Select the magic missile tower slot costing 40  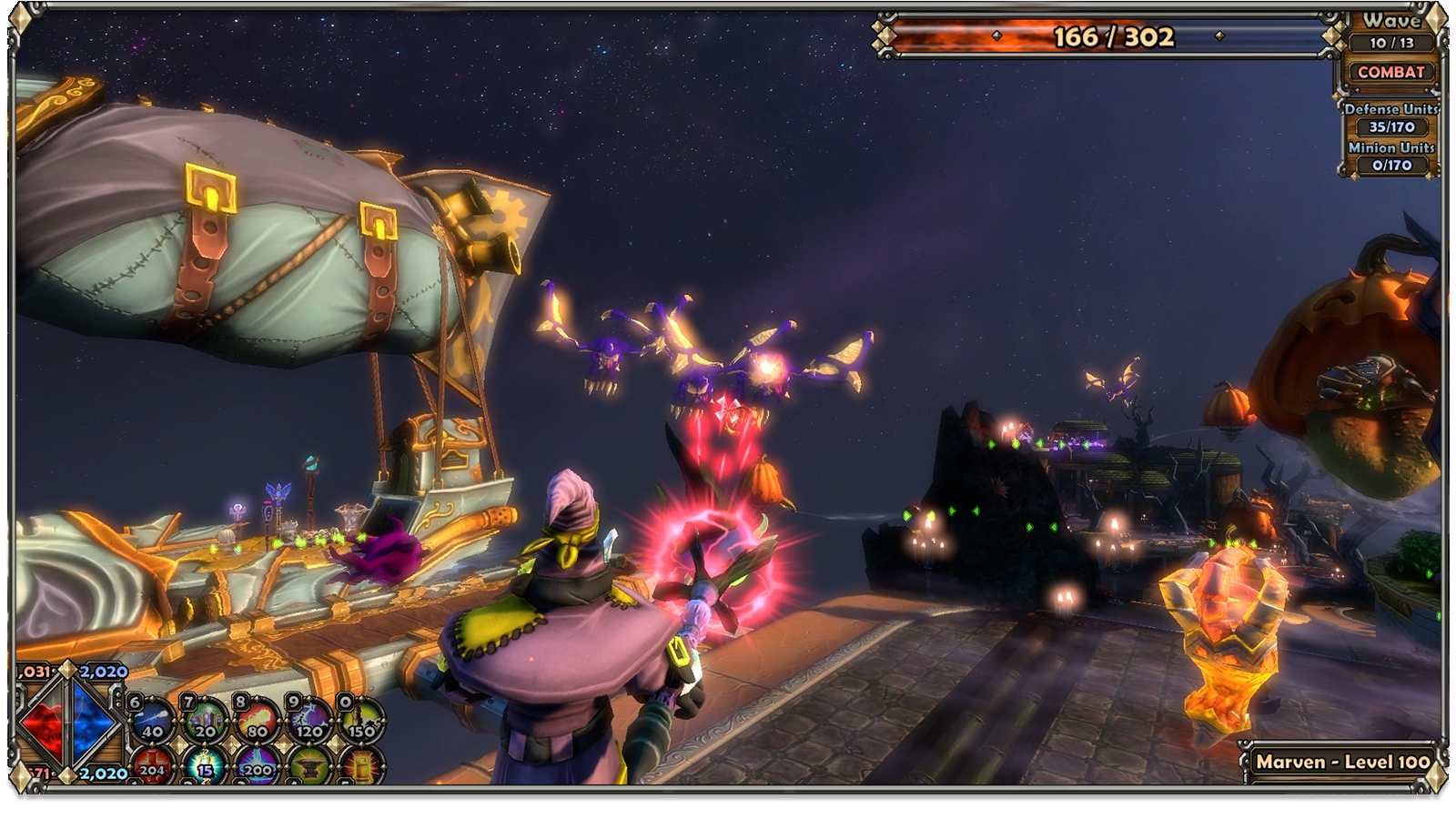click(x=152, y=719)
